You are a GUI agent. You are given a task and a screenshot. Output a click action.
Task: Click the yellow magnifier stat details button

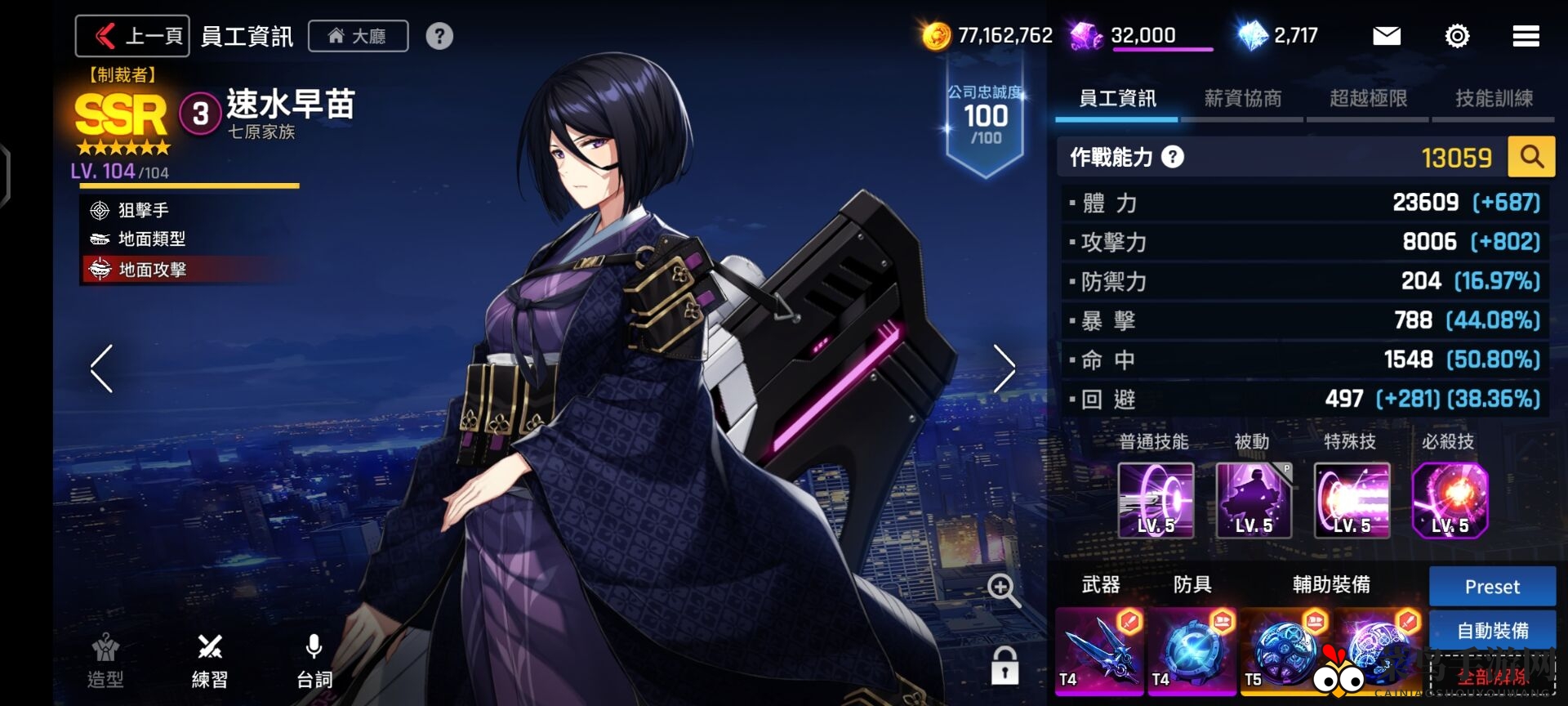click(x=1531, y=157)
